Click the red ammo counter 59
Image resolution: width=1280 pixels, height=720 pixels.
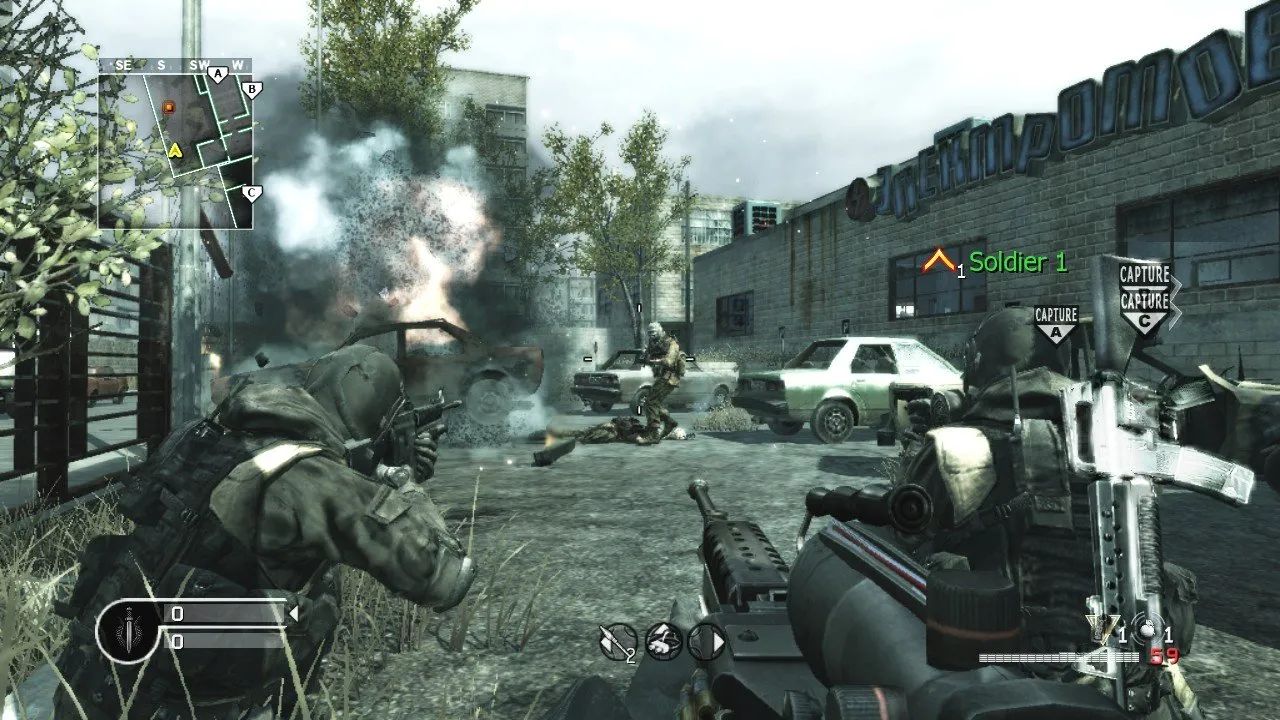click(1164, 655)
